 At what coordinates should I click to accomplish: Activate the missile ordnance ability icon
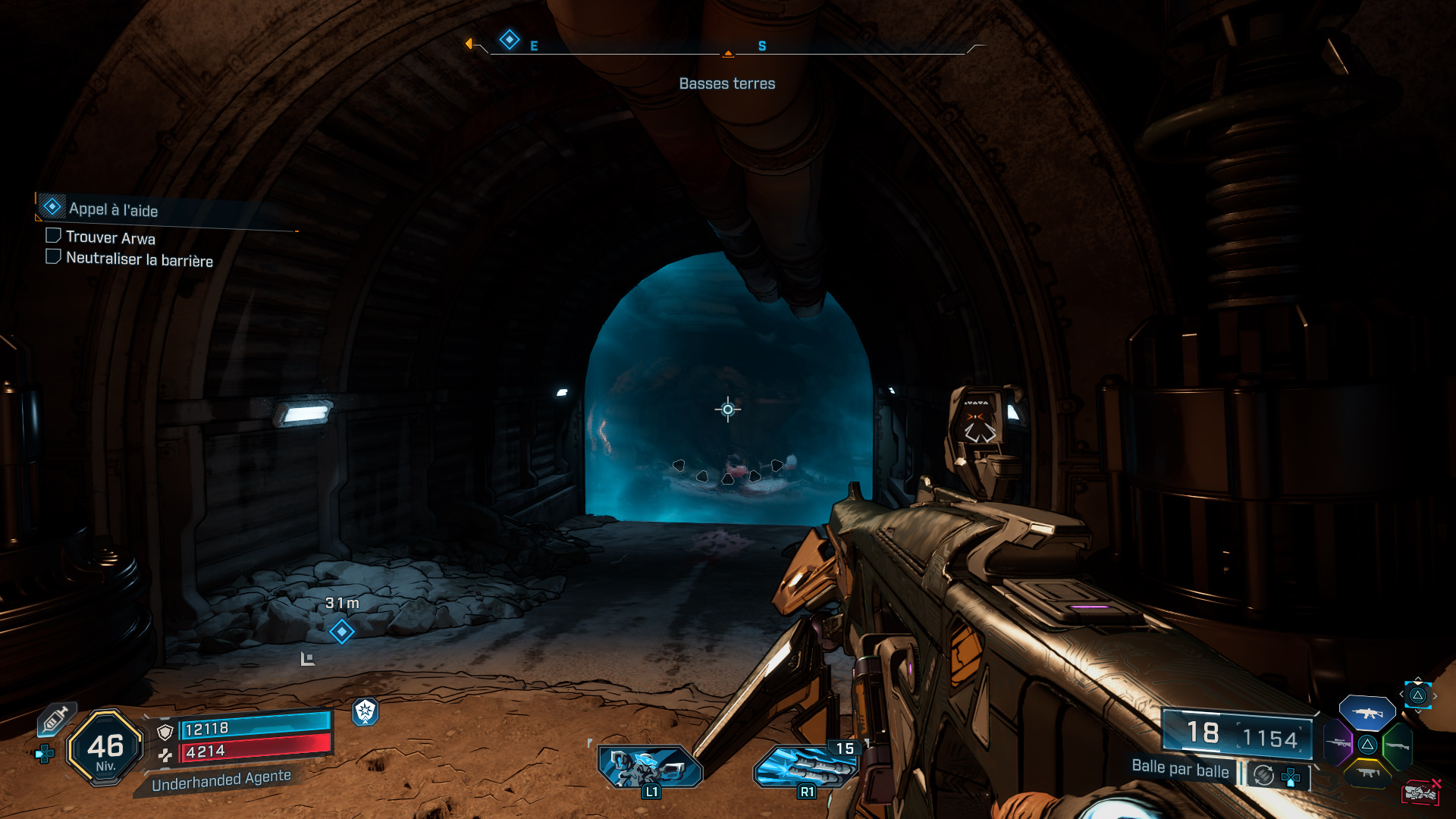tap(806, 767)
